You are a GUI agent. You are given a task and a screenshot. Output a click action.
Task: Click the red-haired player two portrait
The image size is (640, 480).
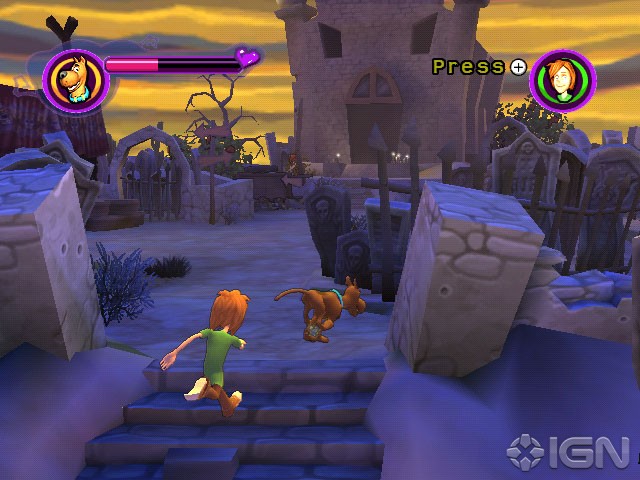click(563, 80)
